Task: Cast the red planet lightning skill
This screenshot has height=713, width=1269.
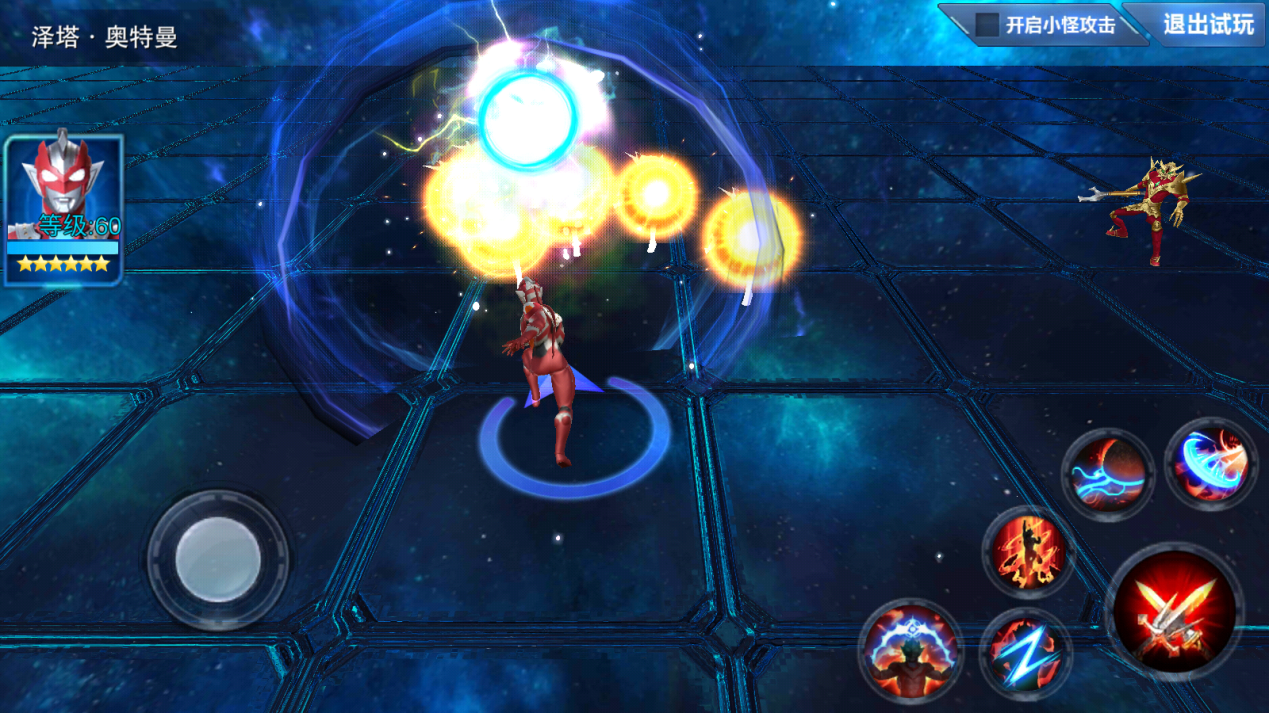Action: point(1108,474)
